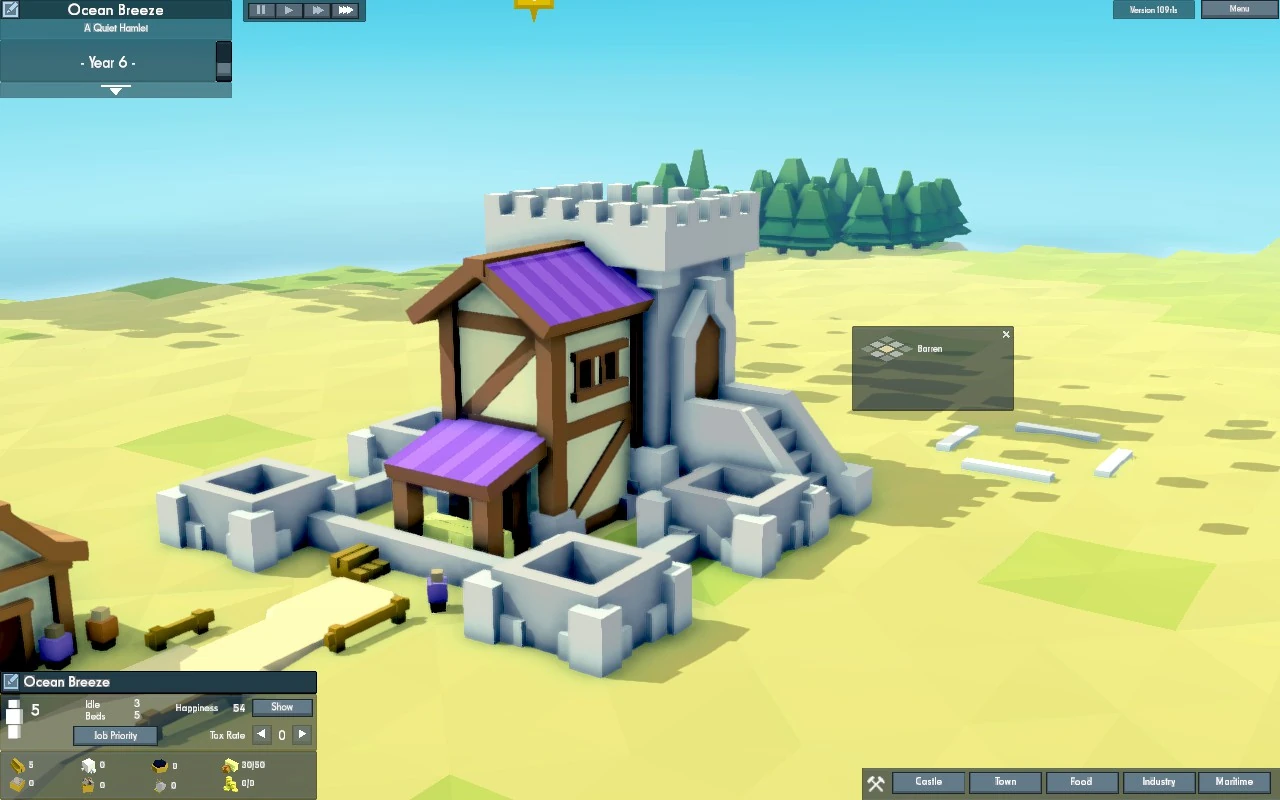Resume play at normal speed
Viewport: 1280px width, 800px height.
pyautogui.click(x=288, y=10)
